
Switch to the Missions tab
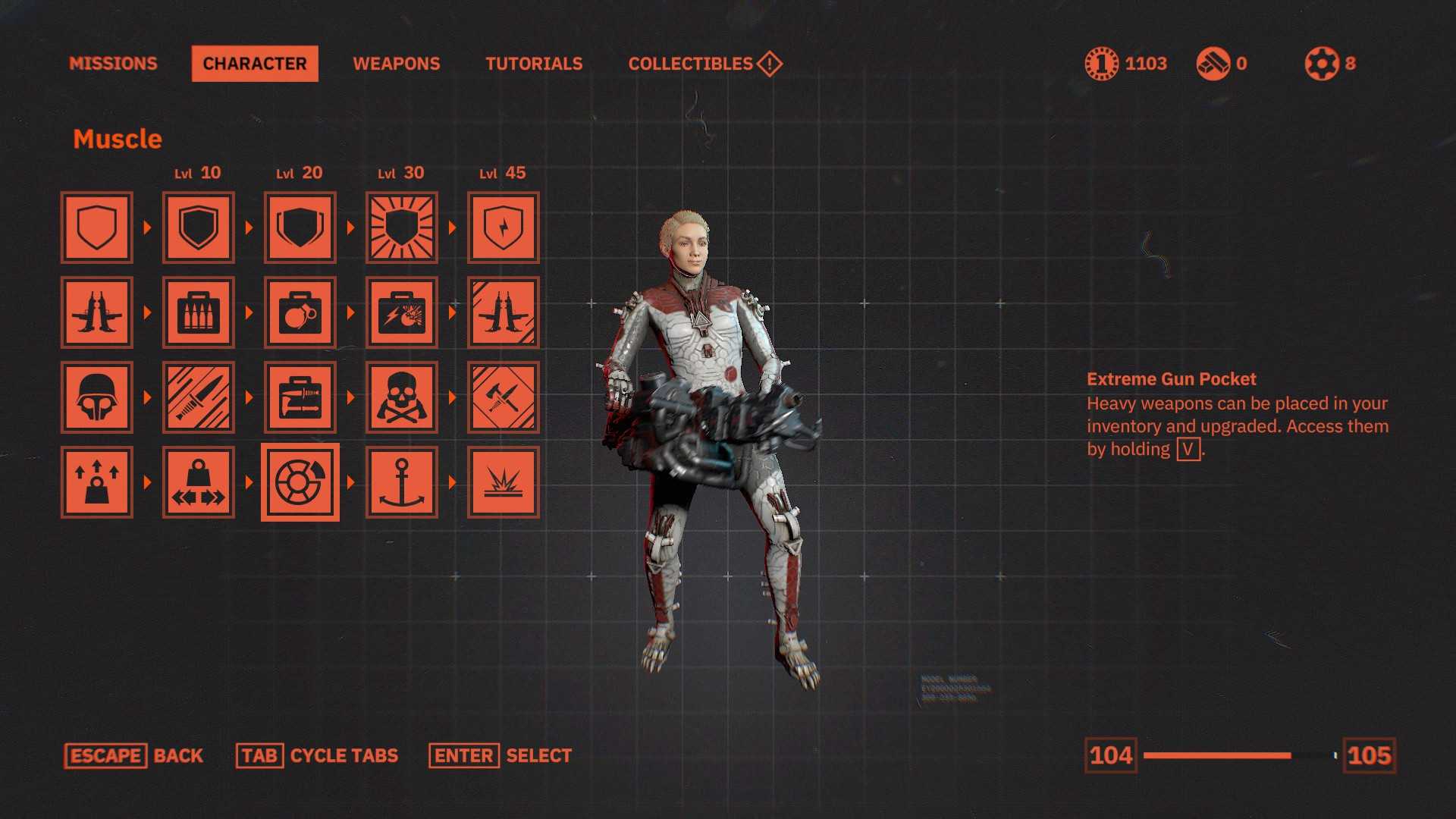click(113, 64)
